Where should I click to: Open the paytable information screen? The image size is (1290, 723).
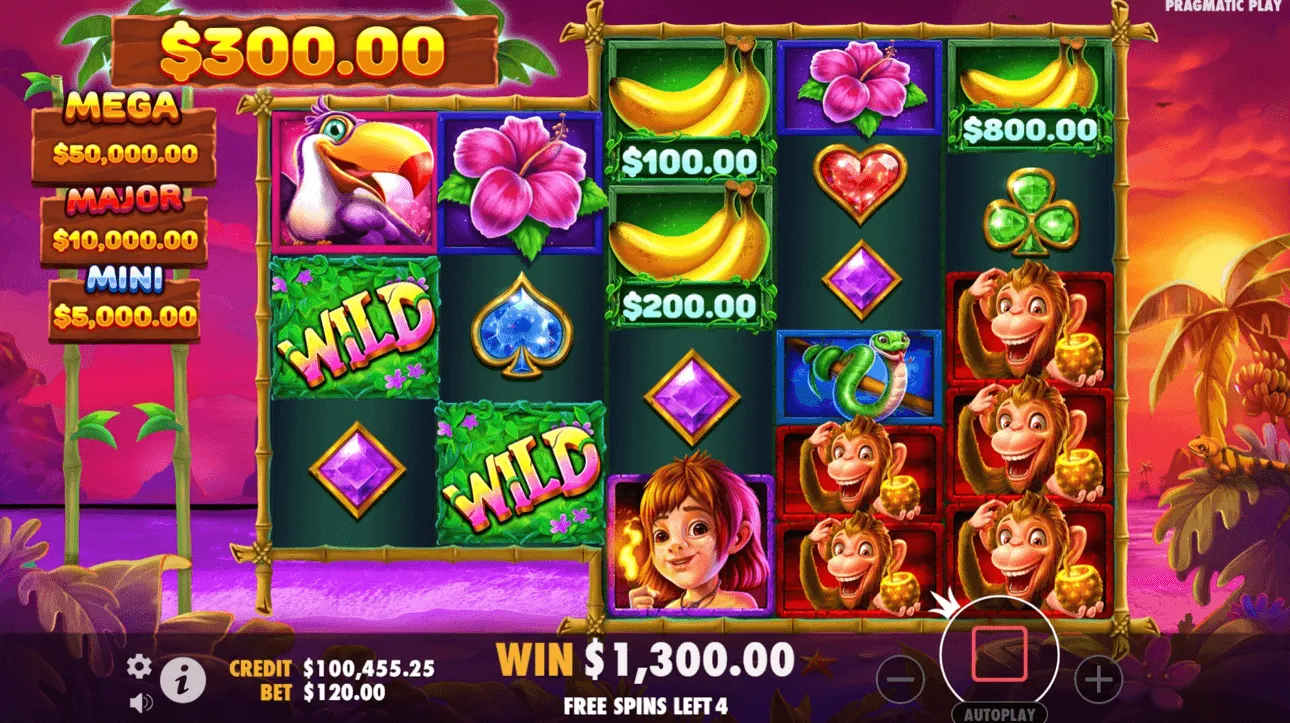180,674
